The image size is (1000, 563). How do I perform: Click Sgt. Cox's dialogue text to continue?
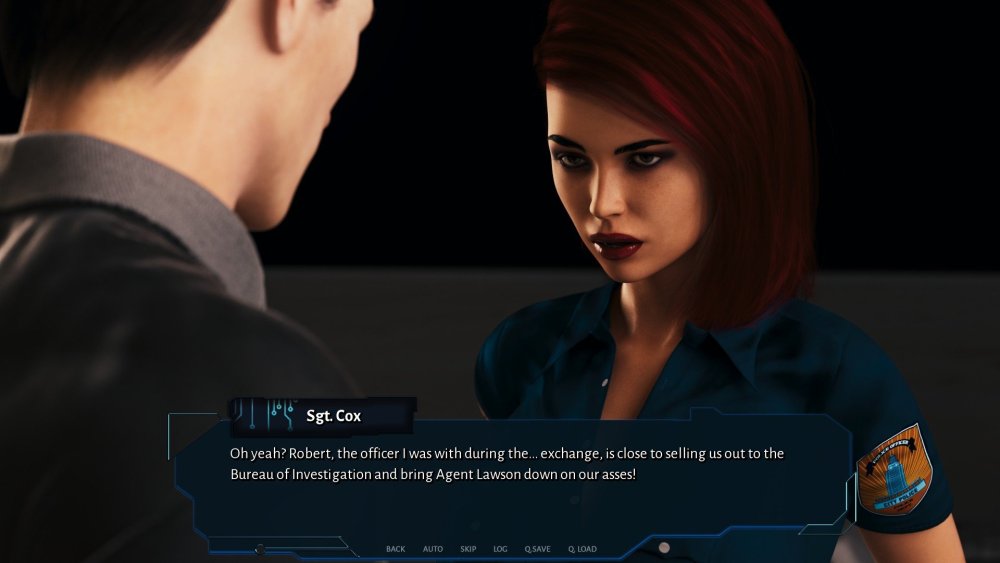pos(506,463)
